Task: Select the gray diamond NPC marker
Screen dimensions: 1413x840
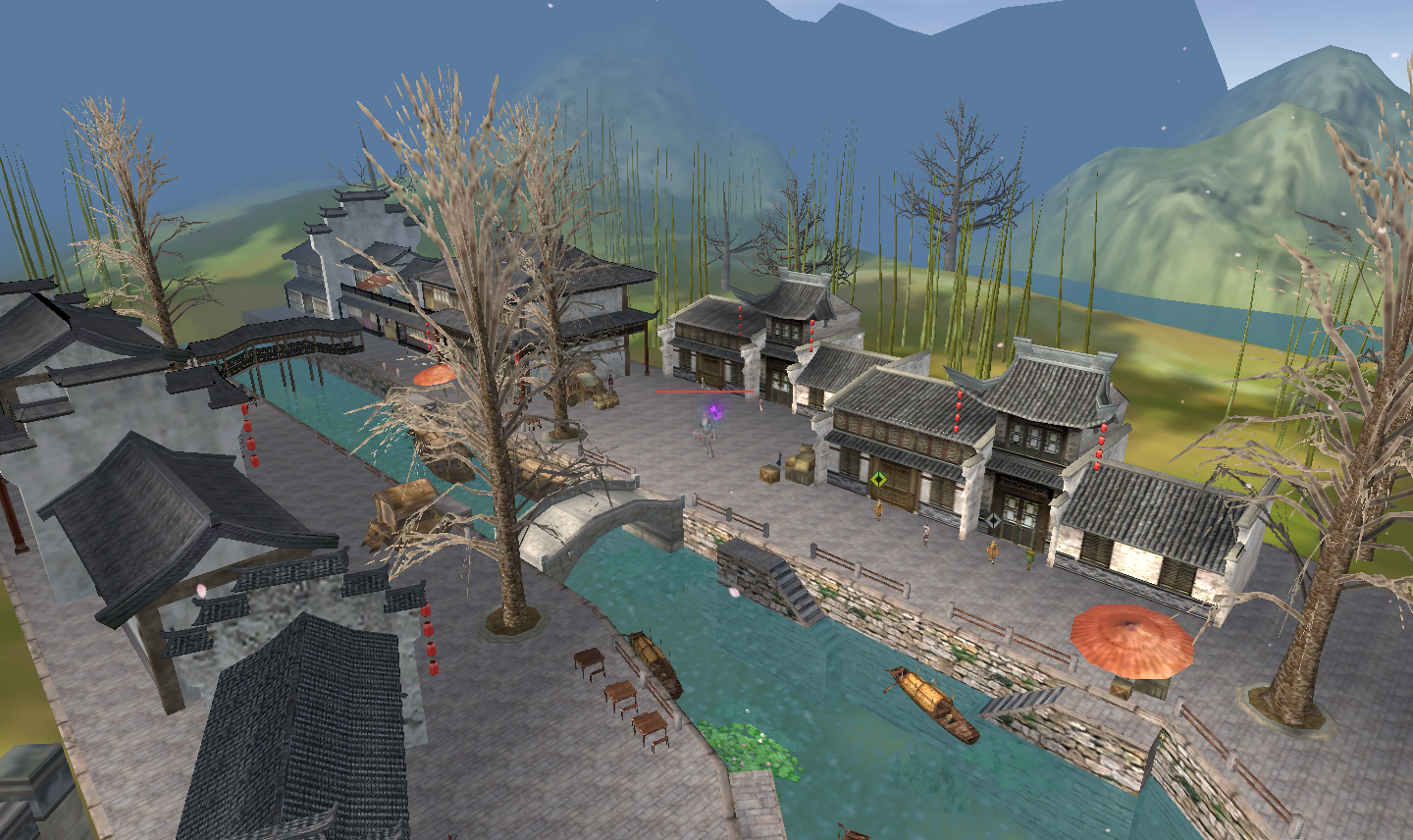Action: tap(993, 520)
